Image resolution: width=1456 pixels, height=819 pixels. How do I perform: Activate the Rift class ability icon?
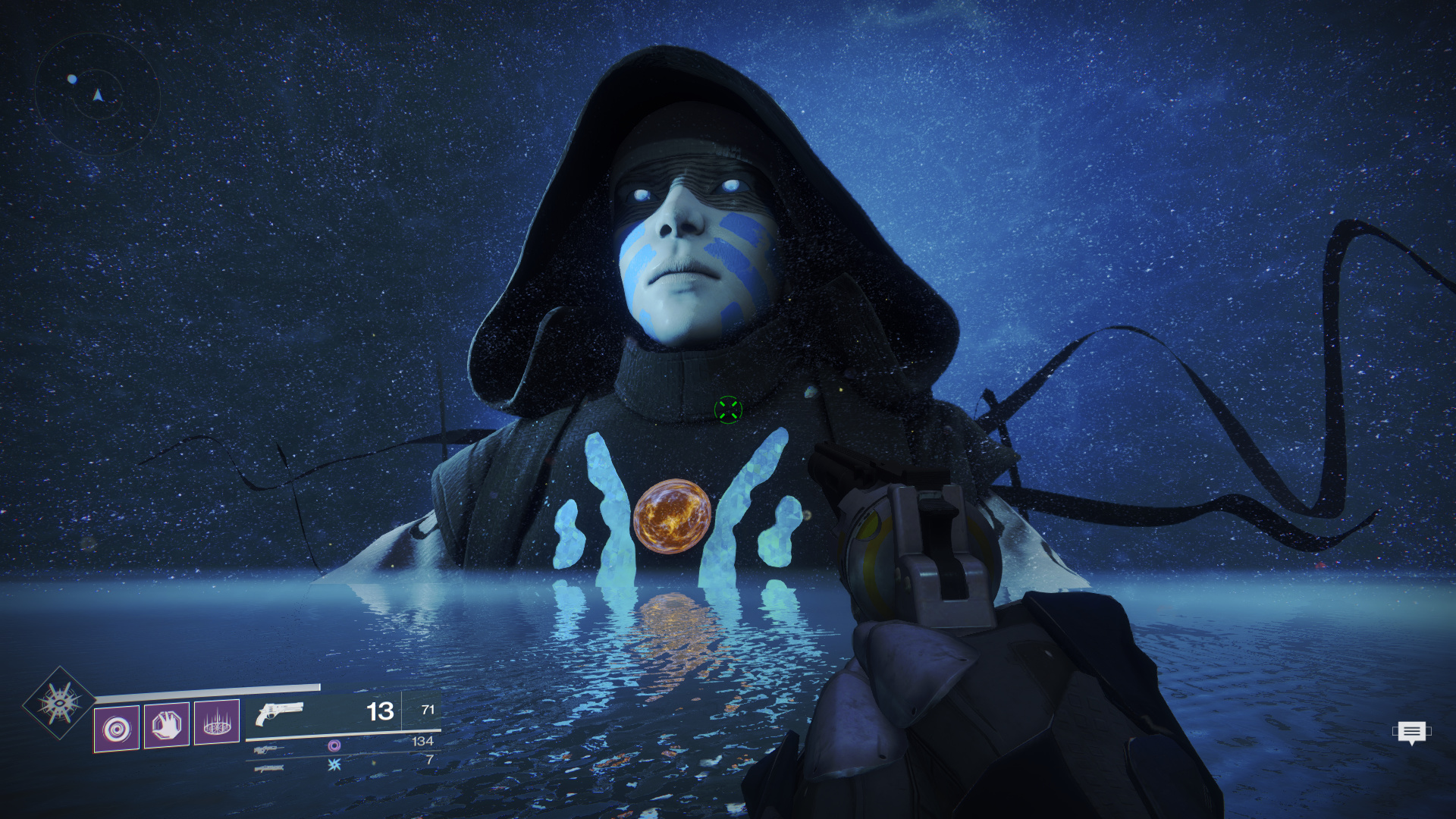click(x=217, y=722)
